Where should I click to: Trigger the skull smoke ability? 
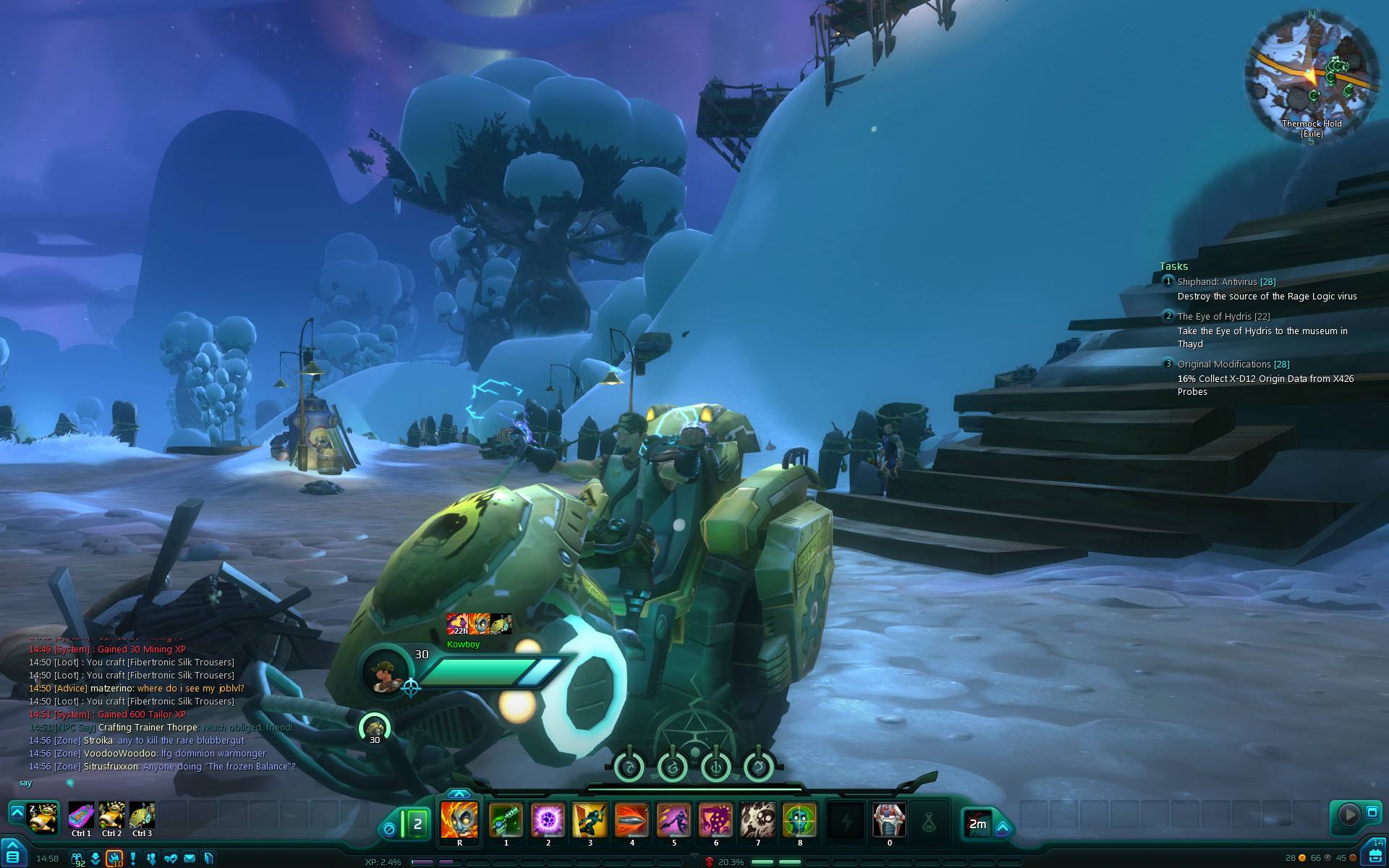tap(757, 820)
